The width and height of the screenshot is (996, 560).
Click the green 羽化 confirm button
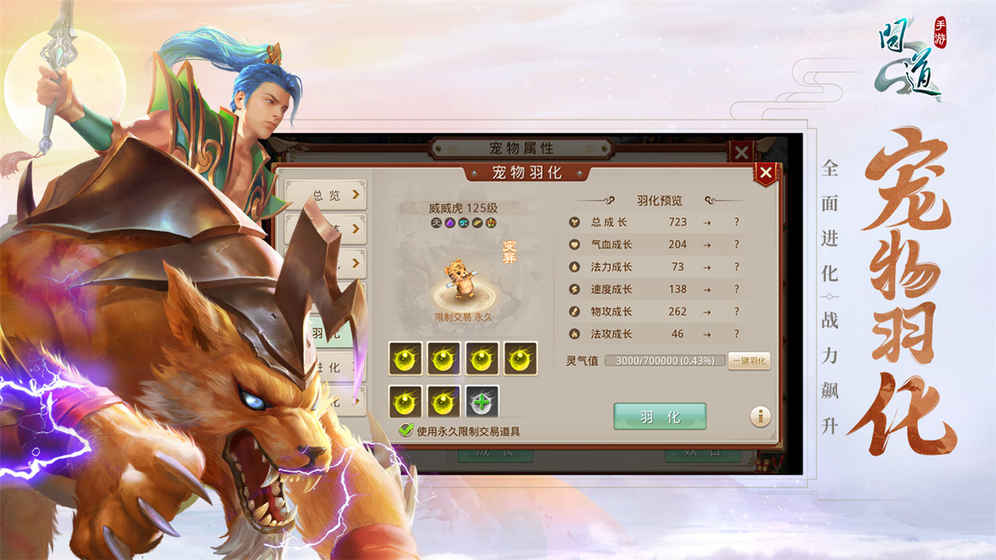point(659,416)
